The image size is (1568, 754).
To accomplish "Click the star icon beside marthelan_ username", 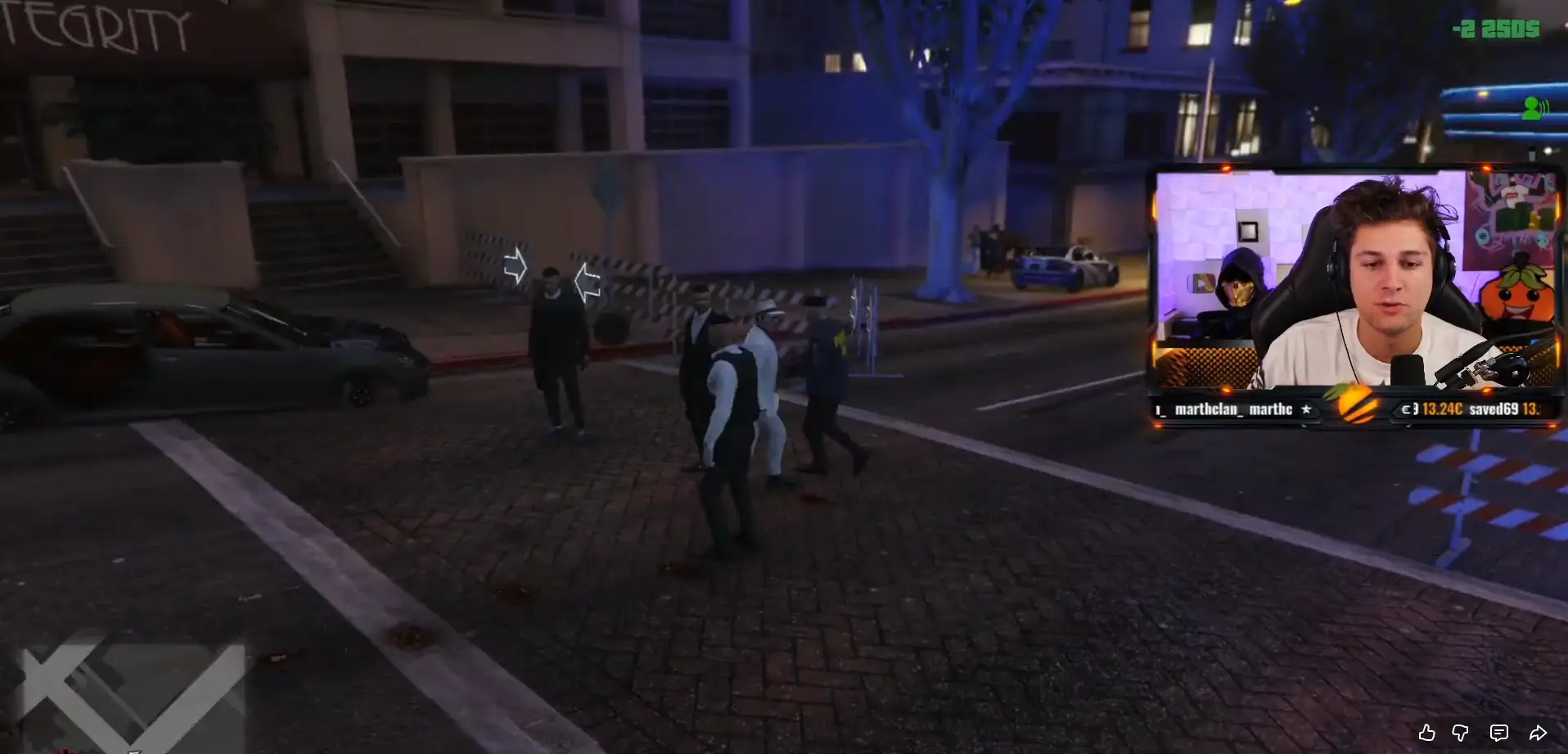I will click(1307, 409).
